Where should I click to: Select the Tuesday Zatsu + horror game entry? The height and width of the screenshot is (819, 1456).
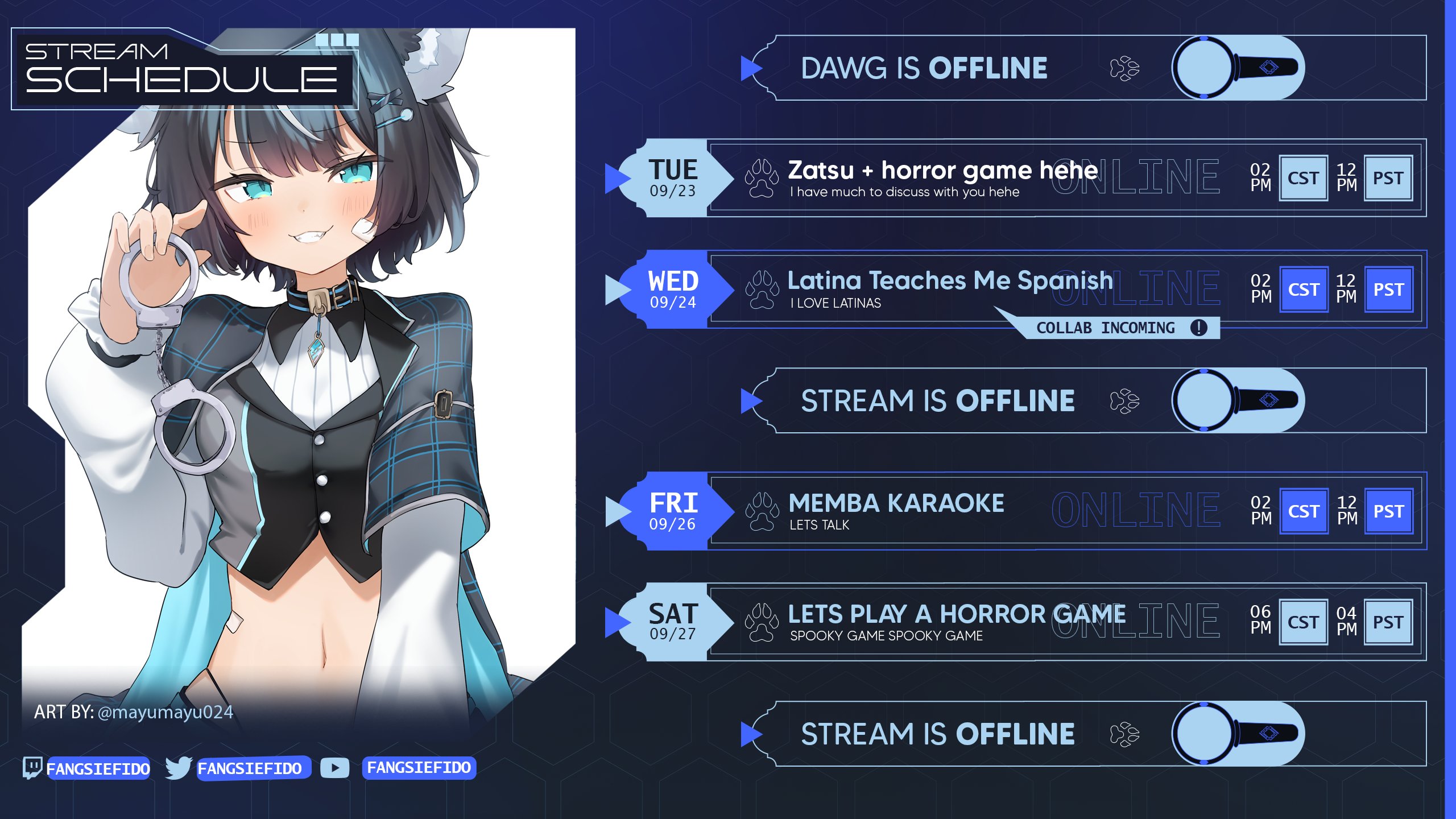point(942,171)
